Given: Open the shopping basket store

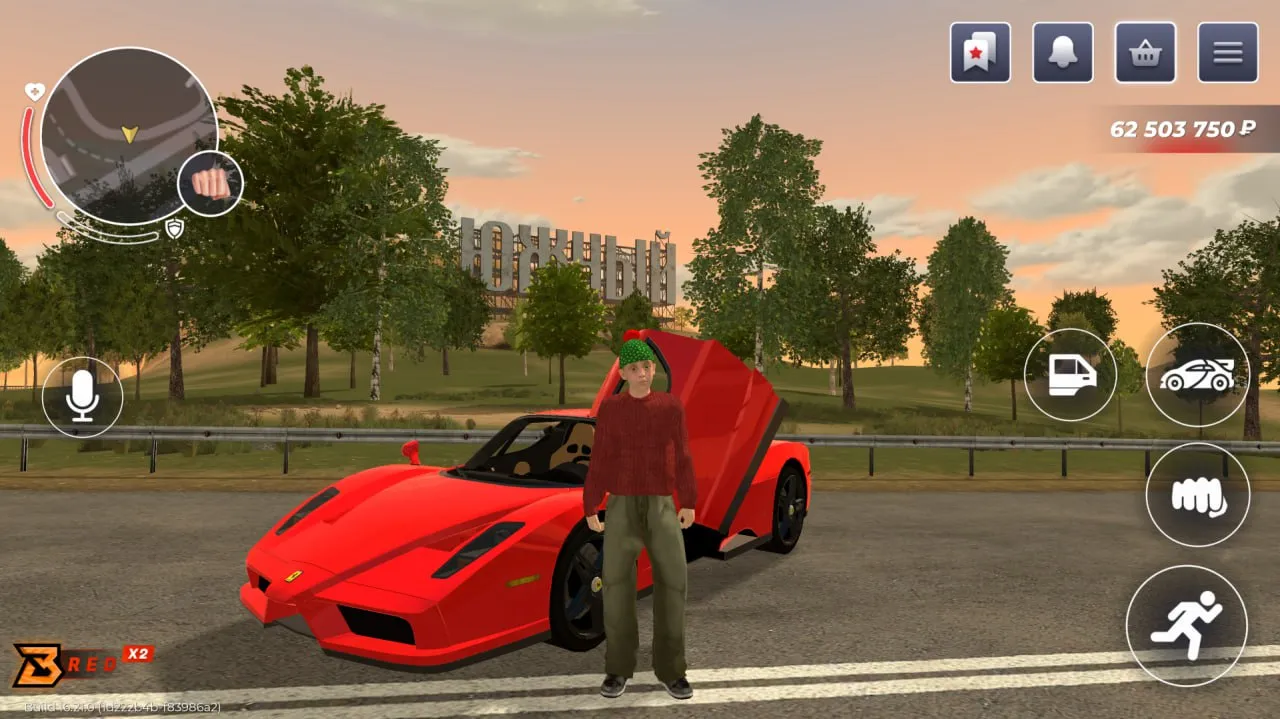Looking at the screenshot, I should pyautogui.click(x=1145, y=53).
